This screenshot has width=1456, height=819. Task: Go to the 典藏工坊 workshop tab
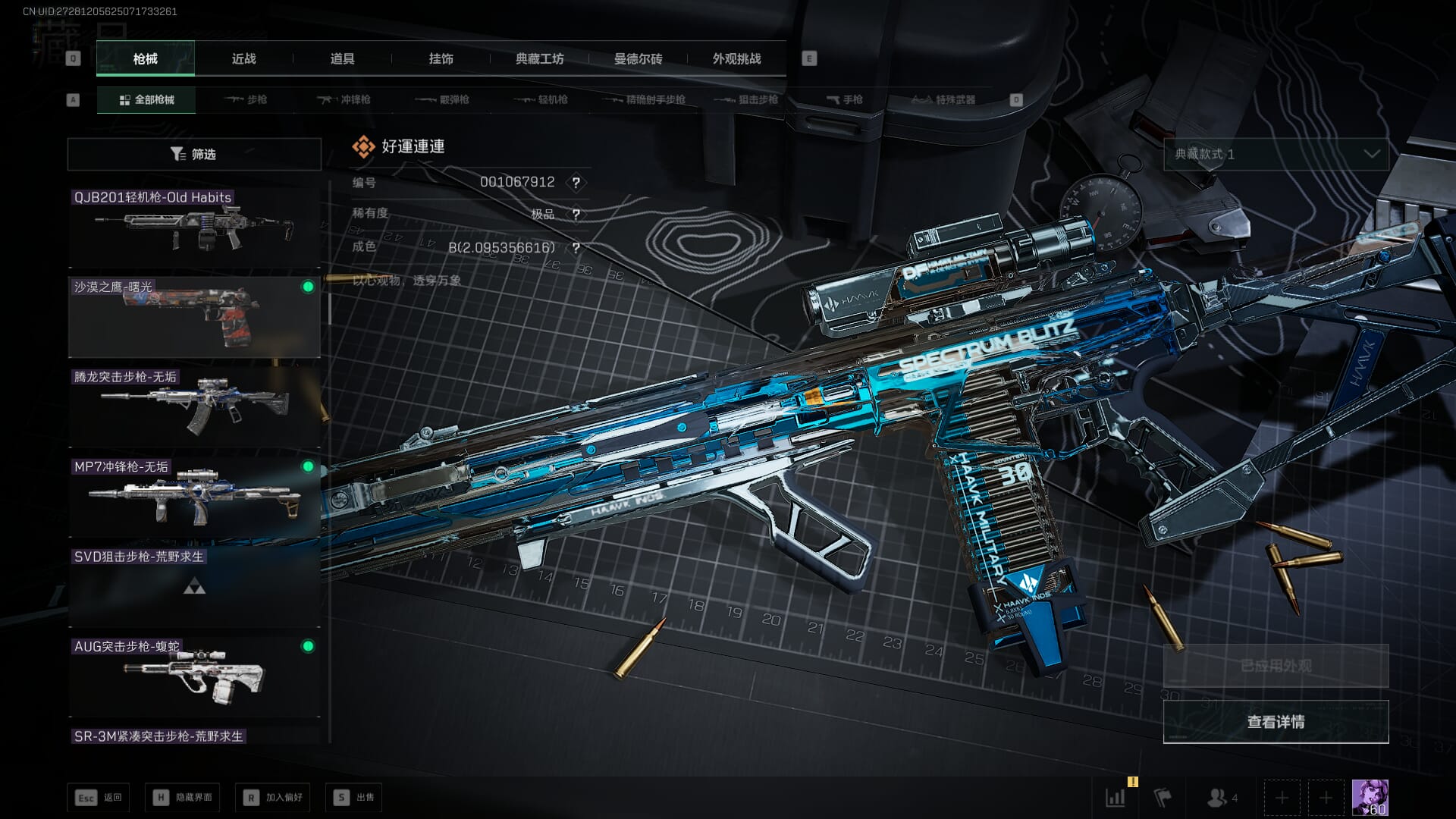point(539,58)
